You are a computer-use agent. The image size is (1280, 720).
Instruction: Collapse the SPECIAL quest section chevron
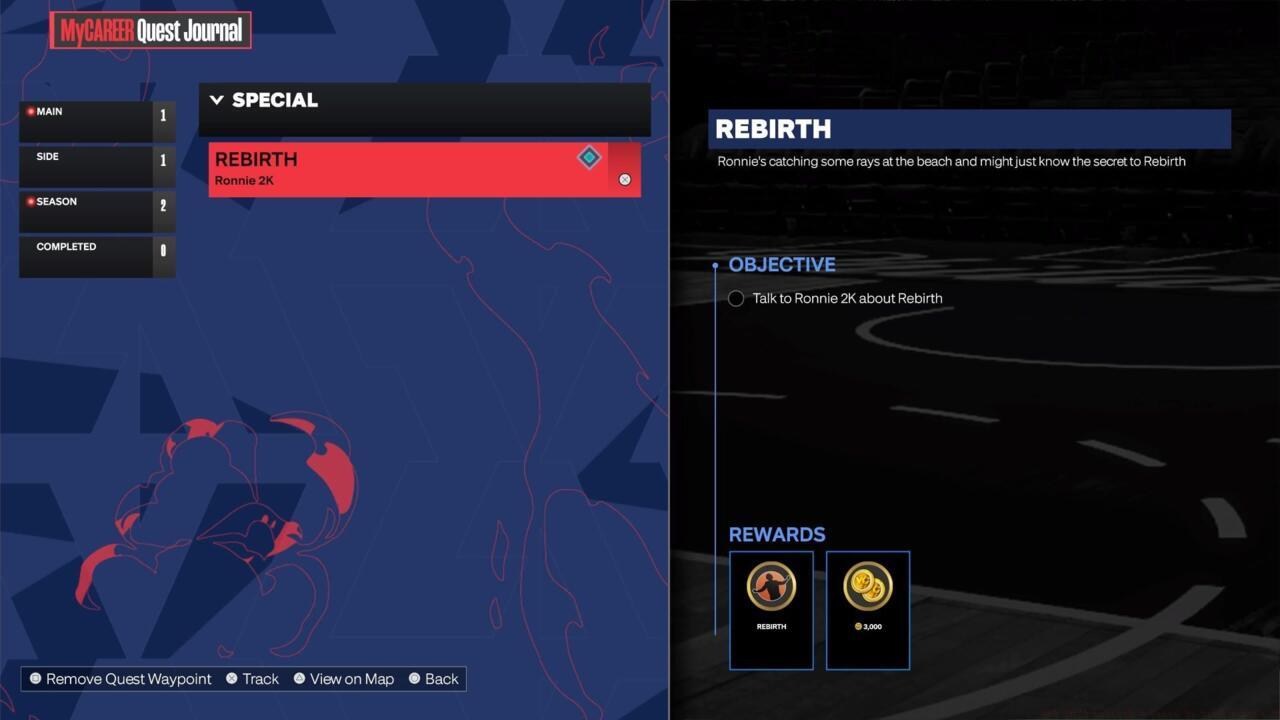pyautogui.click(x=216, y=99)
